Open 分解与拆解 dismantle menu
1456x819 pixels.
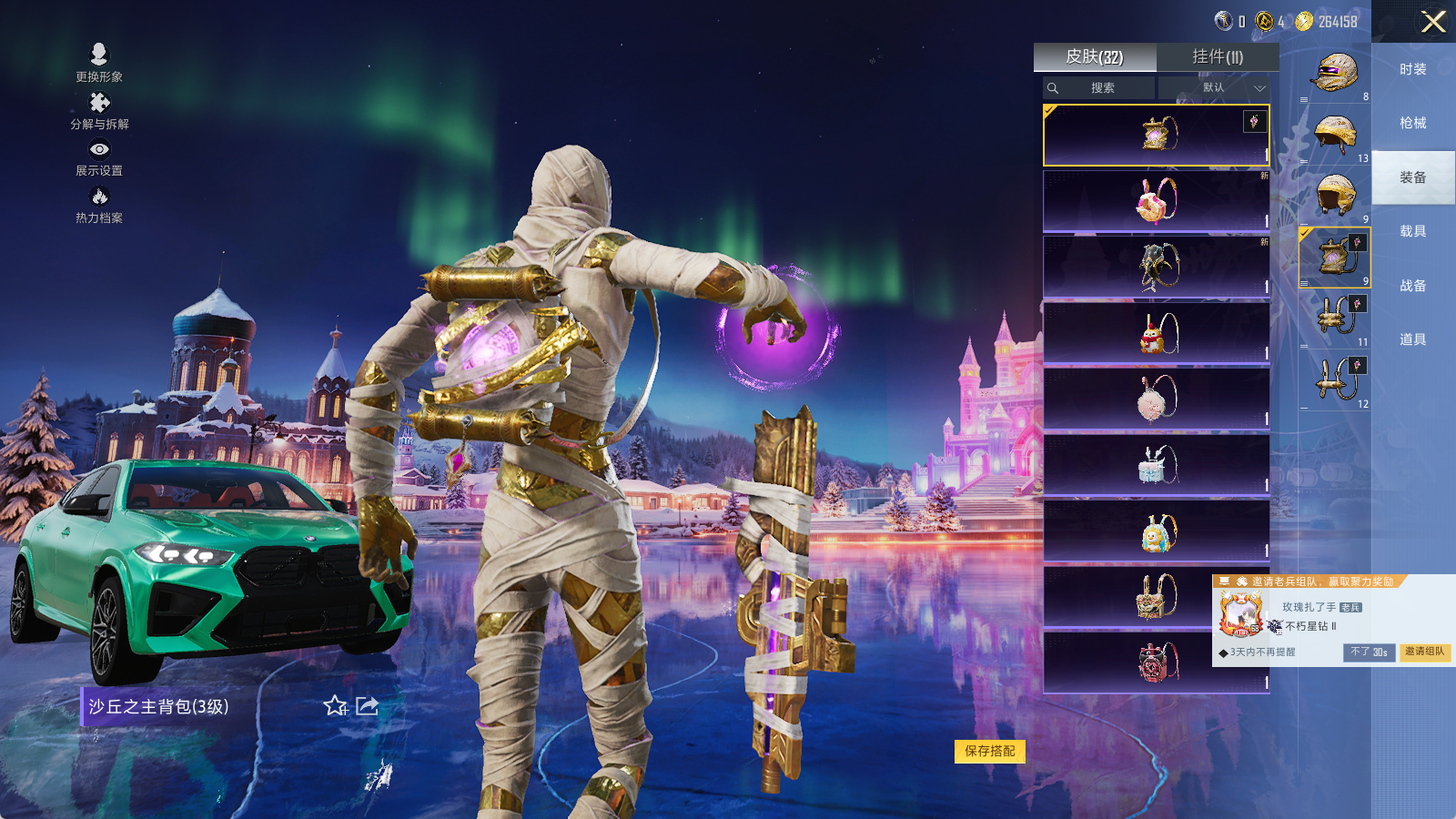[x=99, y=111]
